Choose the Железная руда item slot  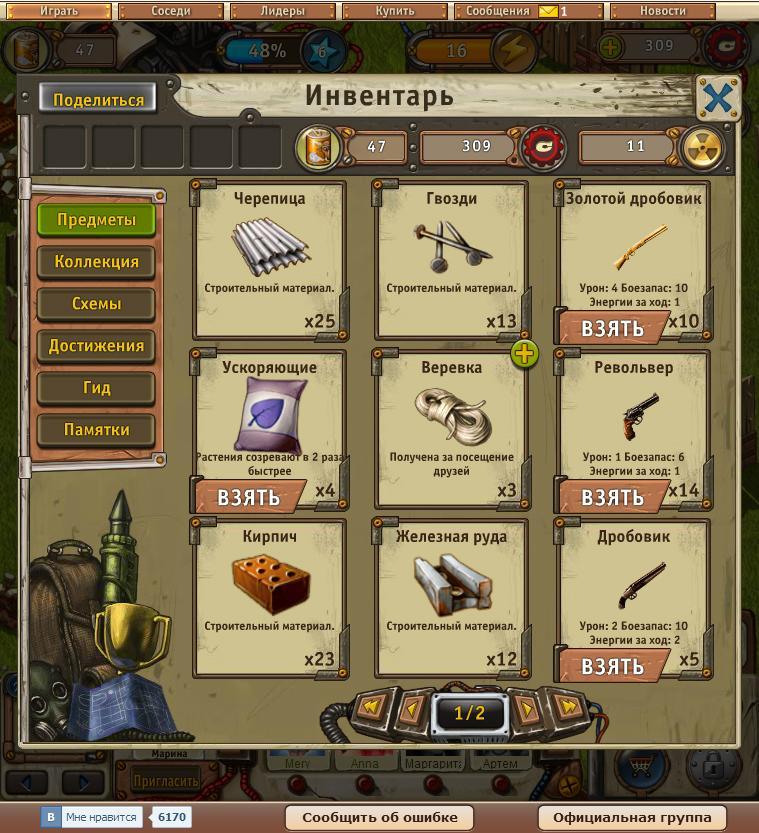451,596
